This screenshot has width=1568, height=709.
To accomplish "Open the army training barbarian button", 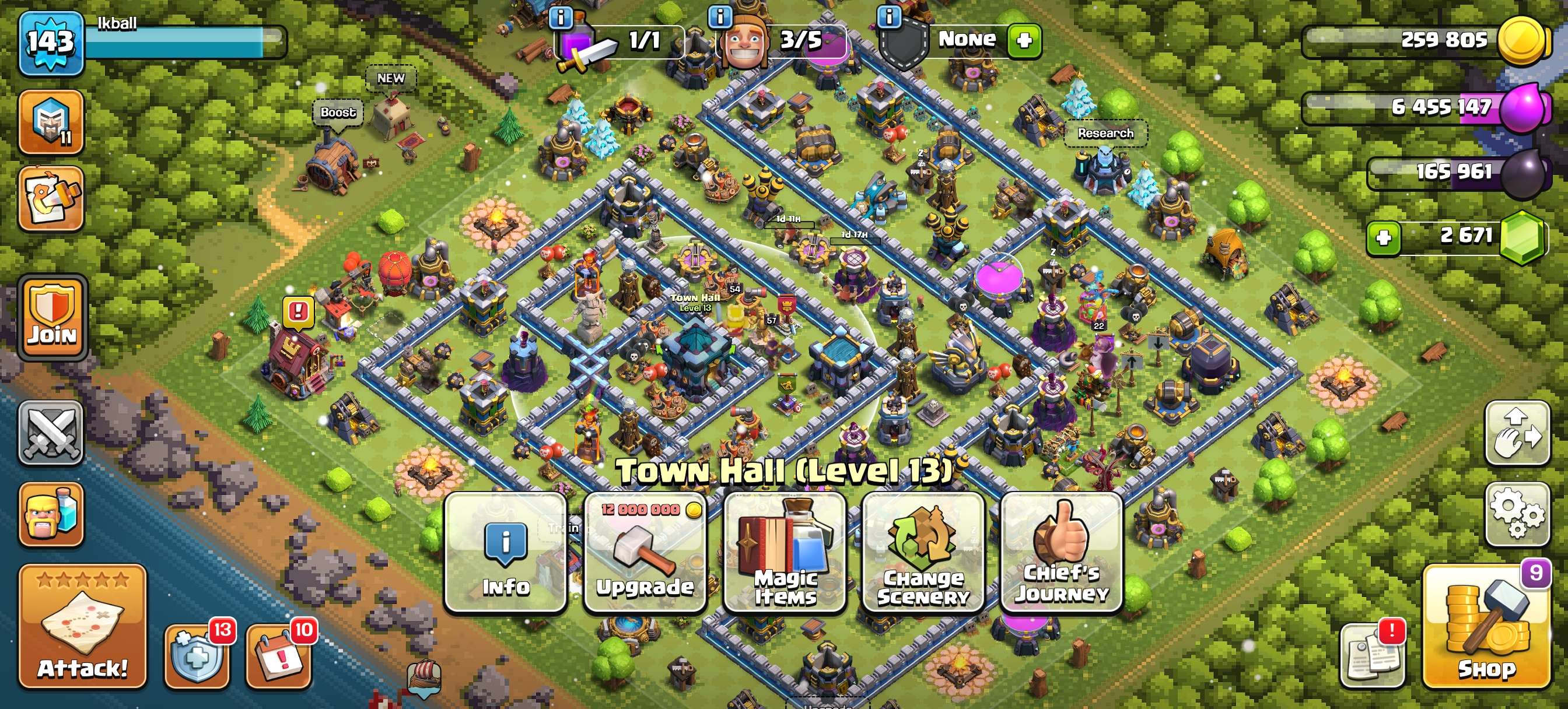I will pyautogui.click(x=51, y=514).
